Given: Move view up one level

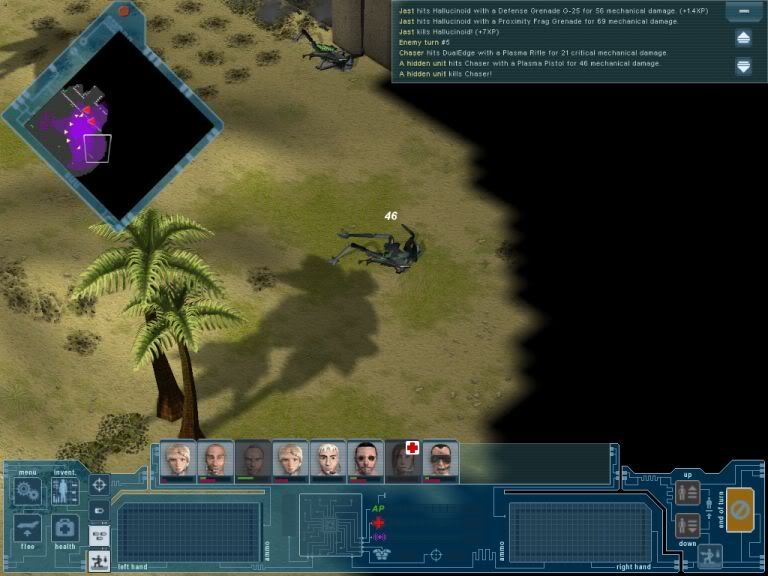Looking at the screenshot, I should 687,492.
